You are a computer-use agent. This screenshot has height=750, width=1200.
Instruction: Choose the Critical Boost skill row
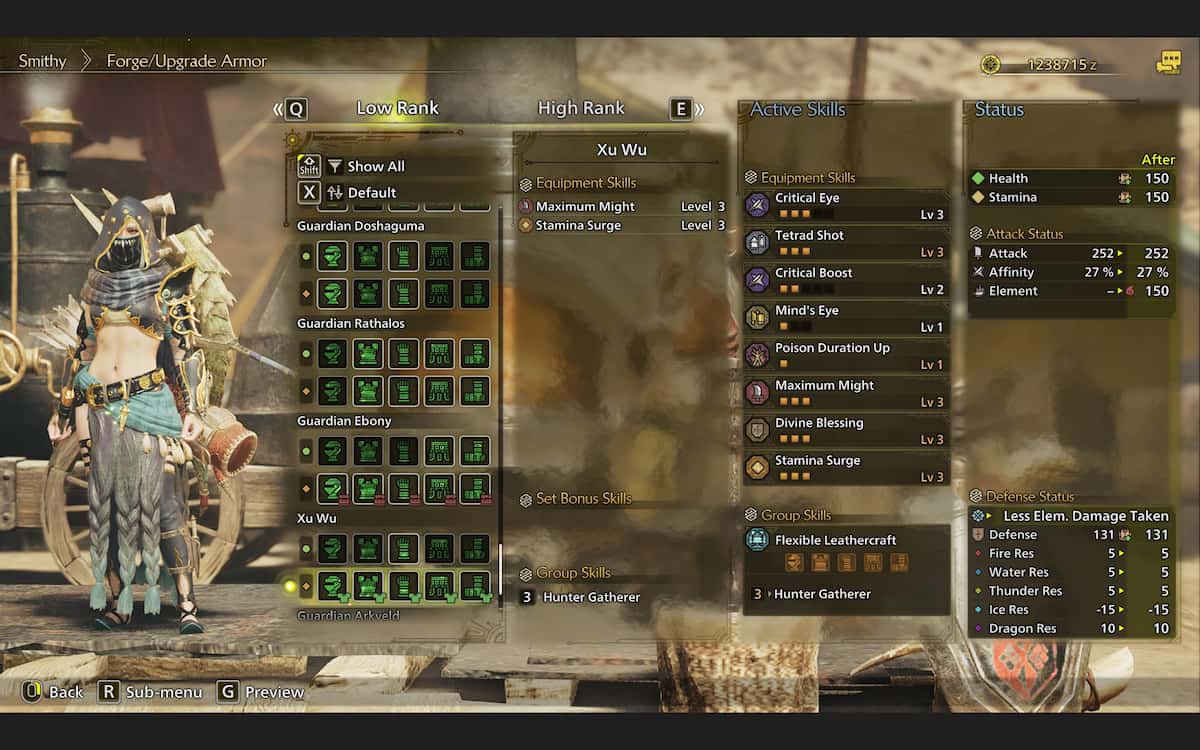846,280
